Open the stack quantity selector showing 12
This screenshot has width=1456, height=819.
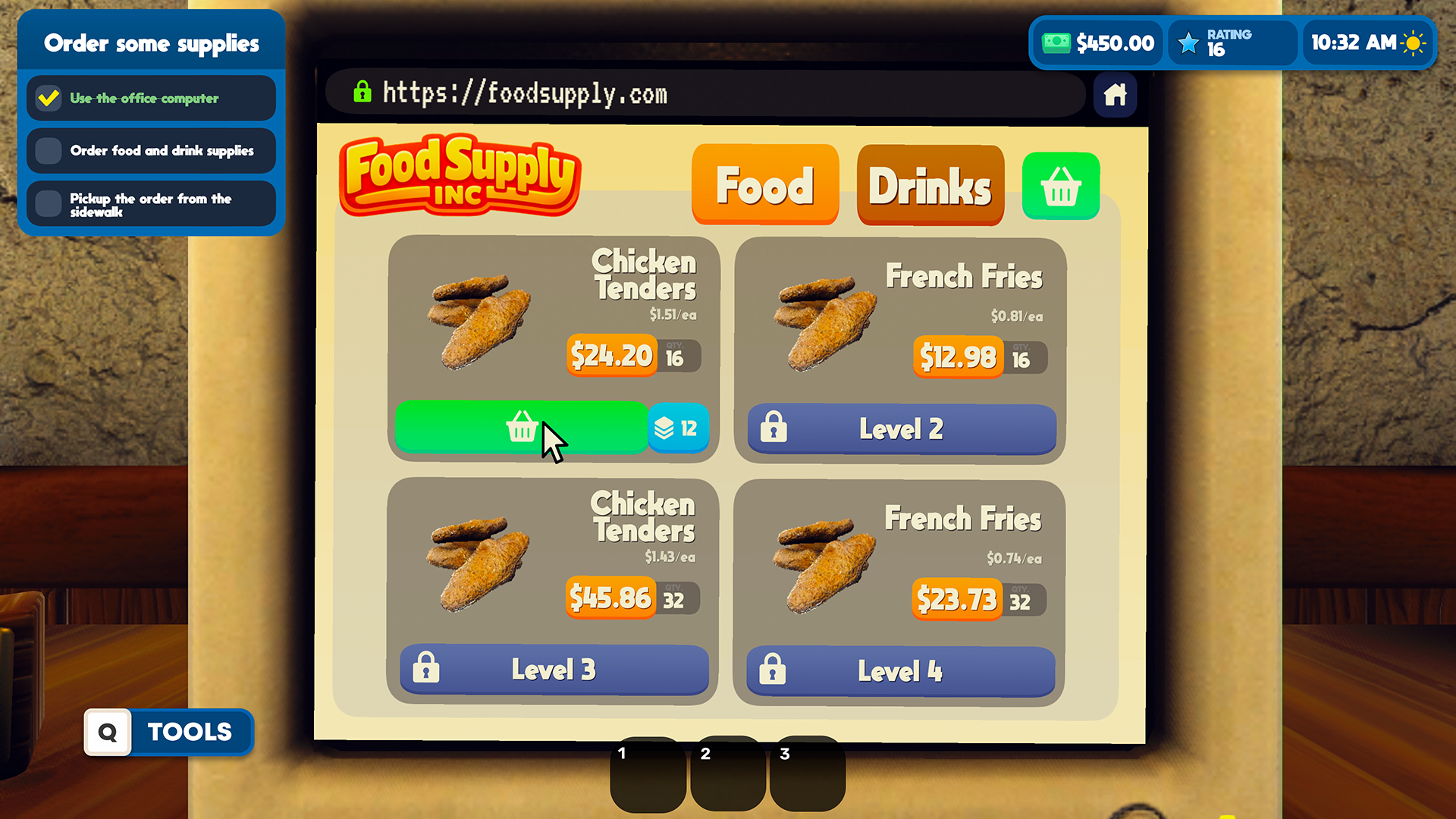(678, 428)
